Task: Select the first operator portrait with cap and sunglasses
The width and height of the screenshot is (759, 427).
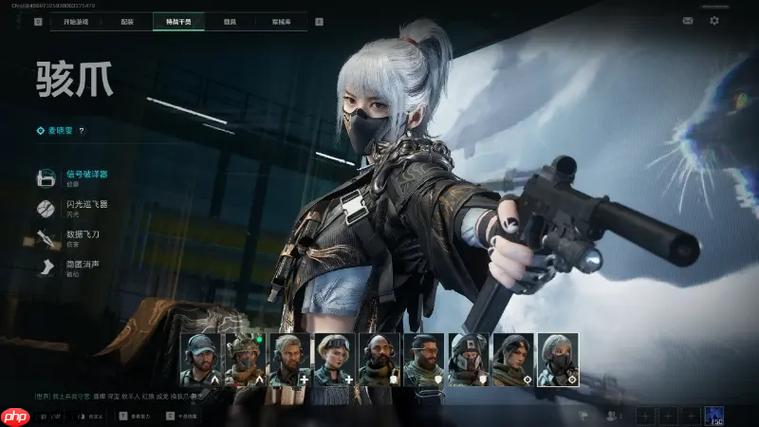Action: [200, 360]
